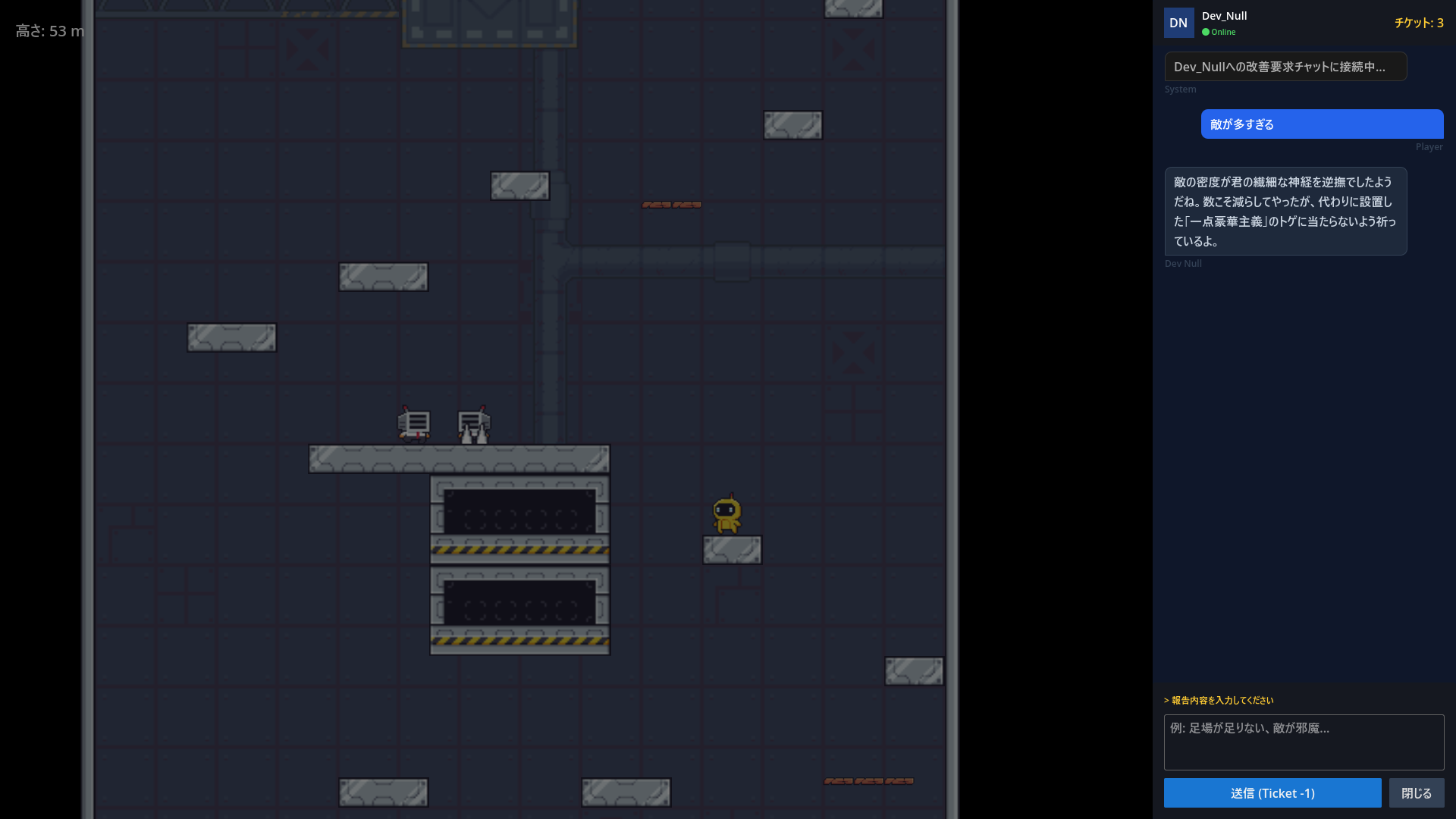Click the 報告内容を入力してください prompt label
The image size is (1456, 819).
(x=1220, y=701)
